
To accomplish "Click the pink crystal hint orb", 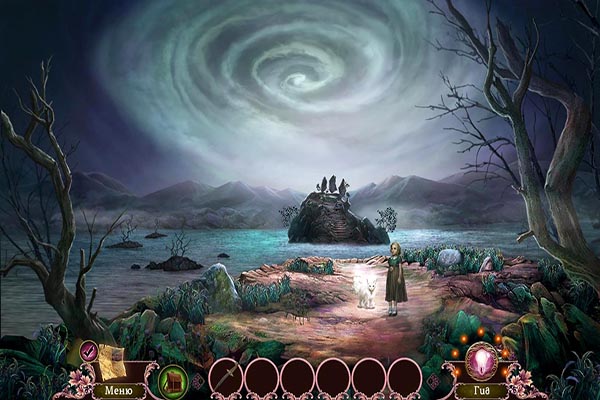I will click(x=482, y=359).
